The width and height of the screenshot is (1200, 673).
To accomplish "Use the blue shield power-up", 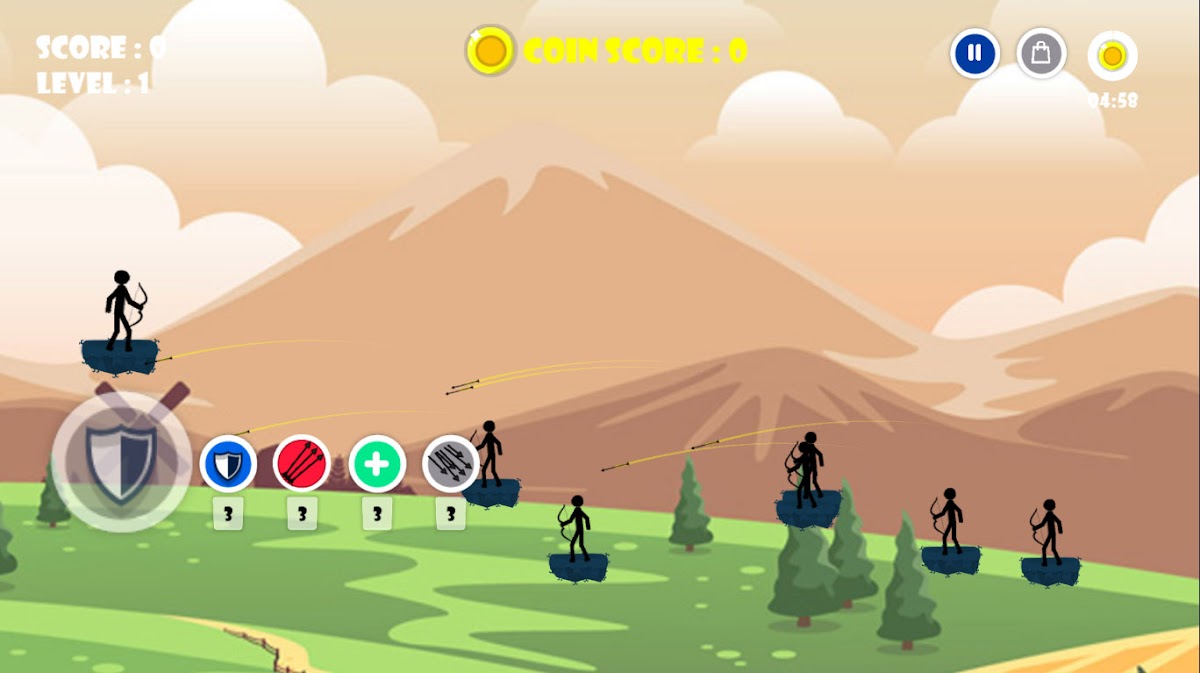I will (x=228, y=464).
